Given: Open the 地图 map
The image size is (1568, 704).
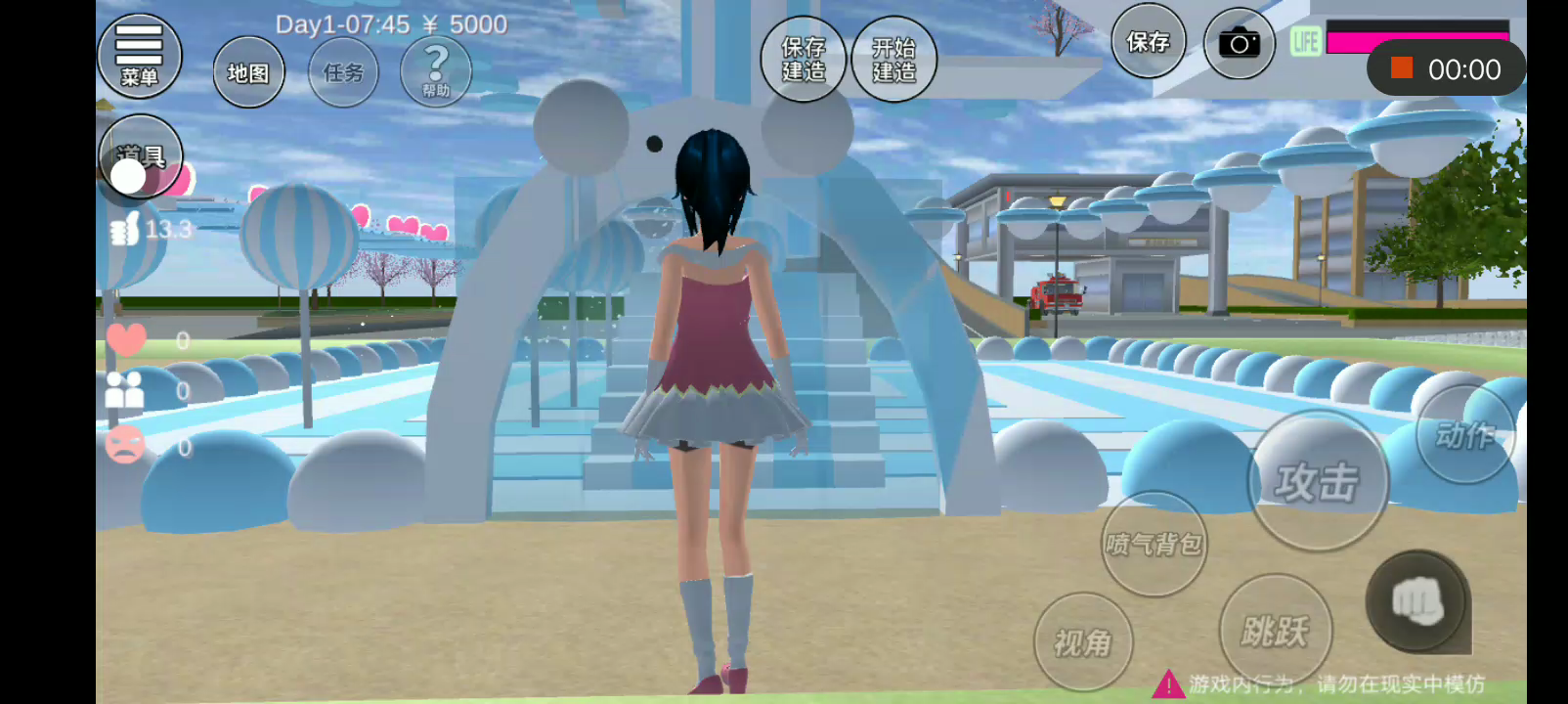Looking at the screenshot, I should [248, 72].
